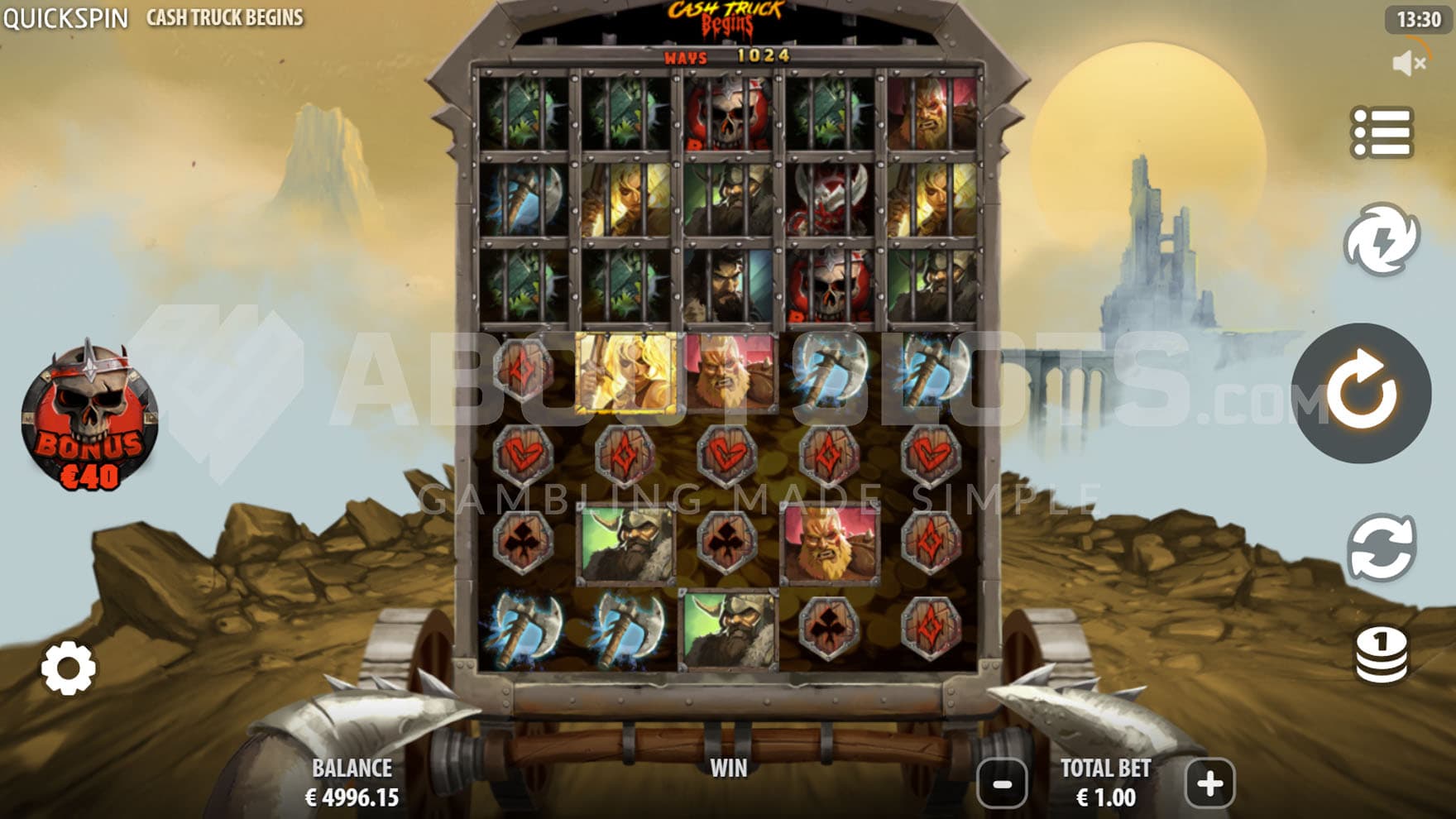Screen dimensions: 1456x819
Task: Open the coin stack bet selector
Action: tap(1381, 655)
